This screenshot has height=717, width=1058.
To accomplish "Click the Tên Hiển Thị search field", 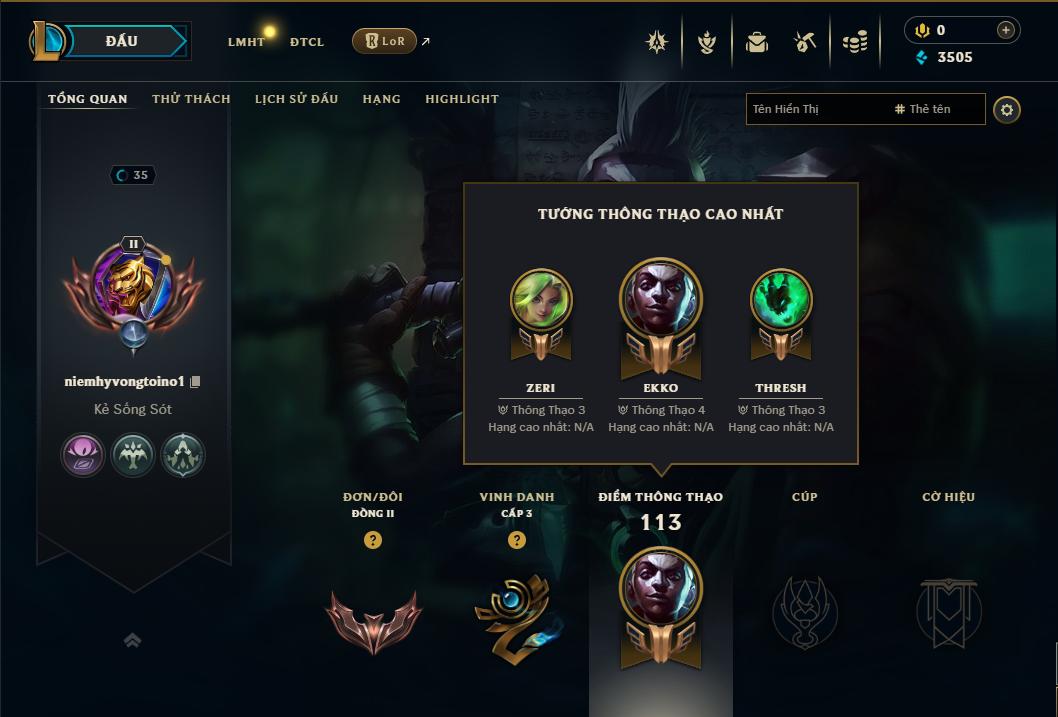I will click(815, 109).
